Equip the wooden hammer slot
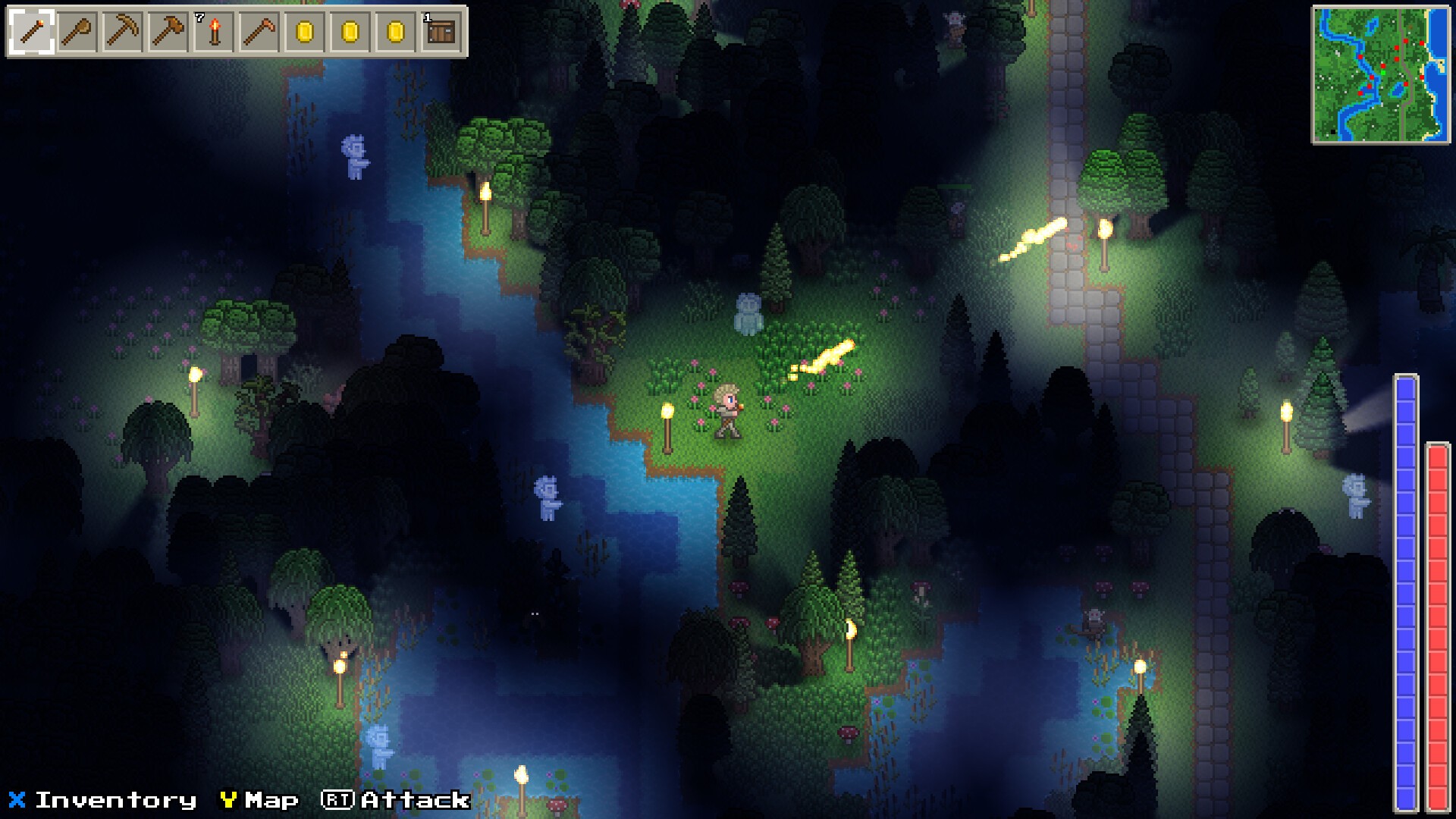The image size is (1456, 819). point(168,32)
